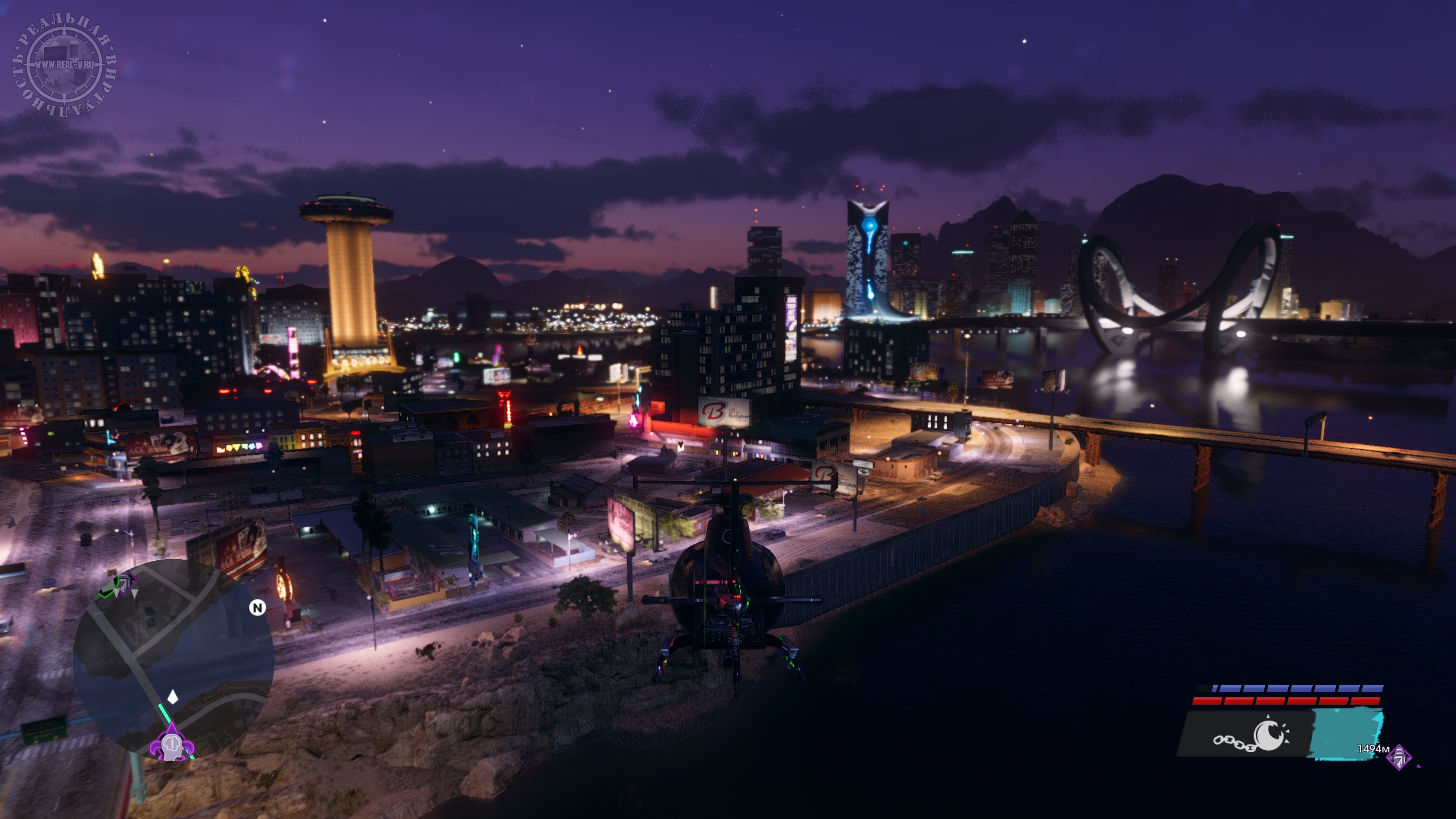Open the real-v.ru watermark logo
Viewport: 1456px width, 819px height.
click(64, 64)
